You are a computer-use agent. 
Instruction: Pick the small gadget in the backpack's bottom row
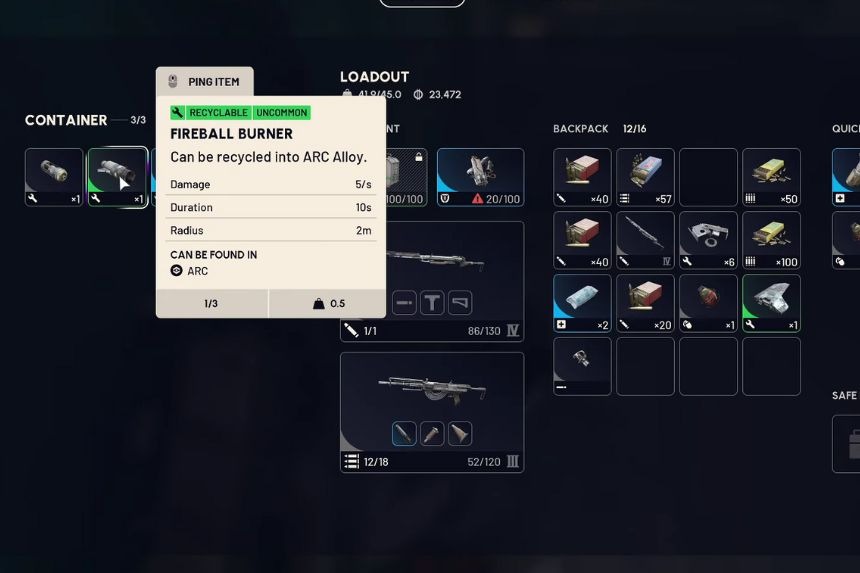point(582,365)
